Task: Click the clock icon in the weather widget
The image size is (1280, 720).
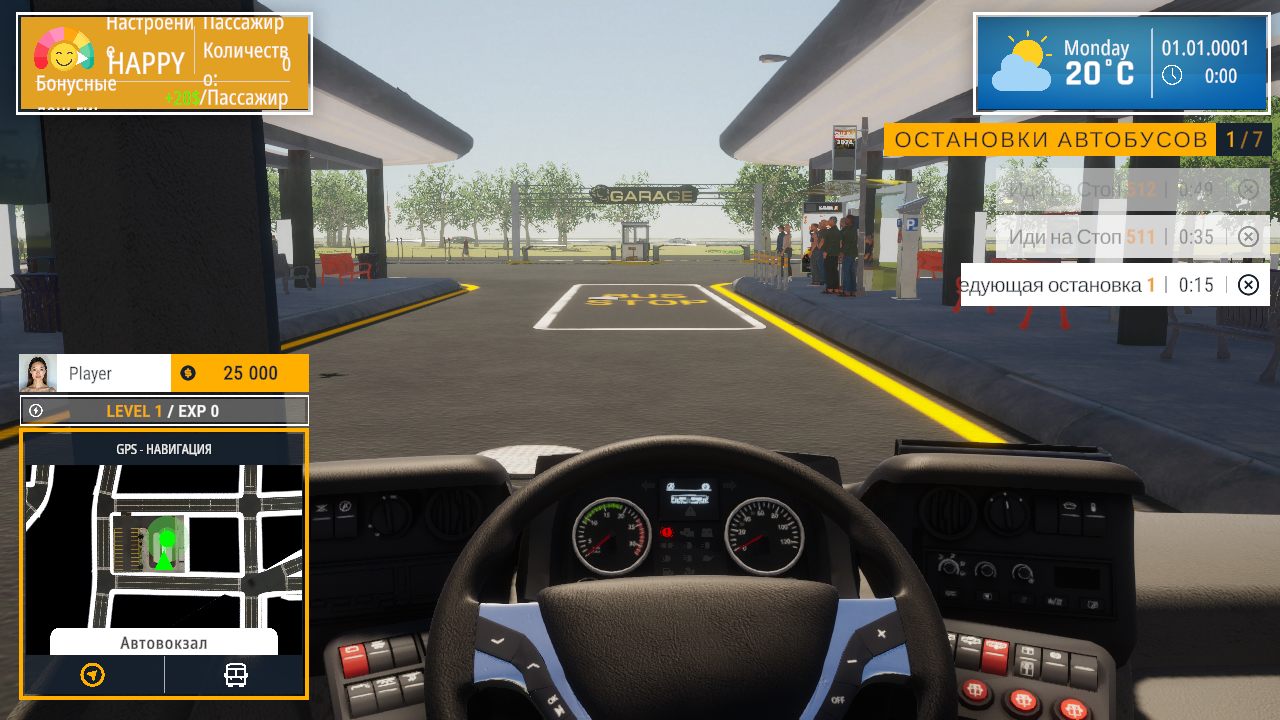Action: [1172, 74]
